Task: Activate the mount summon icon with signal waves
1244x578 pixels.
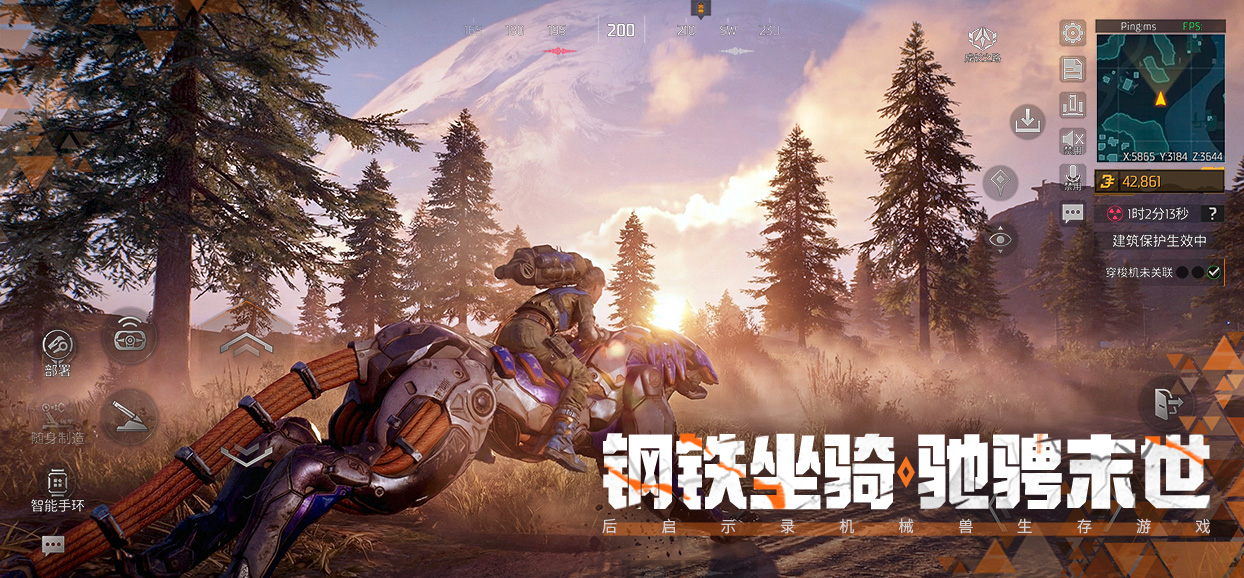Action: tap(130, 337)
